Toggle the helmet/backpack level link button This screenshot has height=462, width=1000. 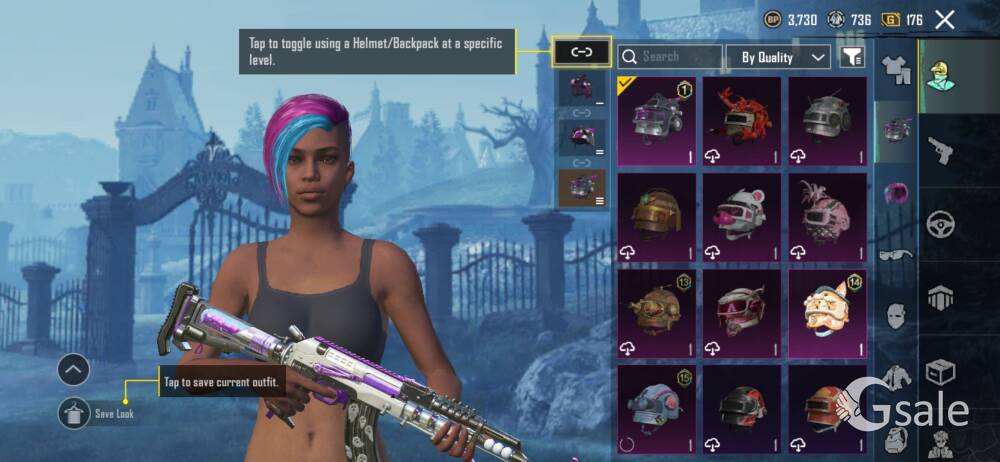582,51
